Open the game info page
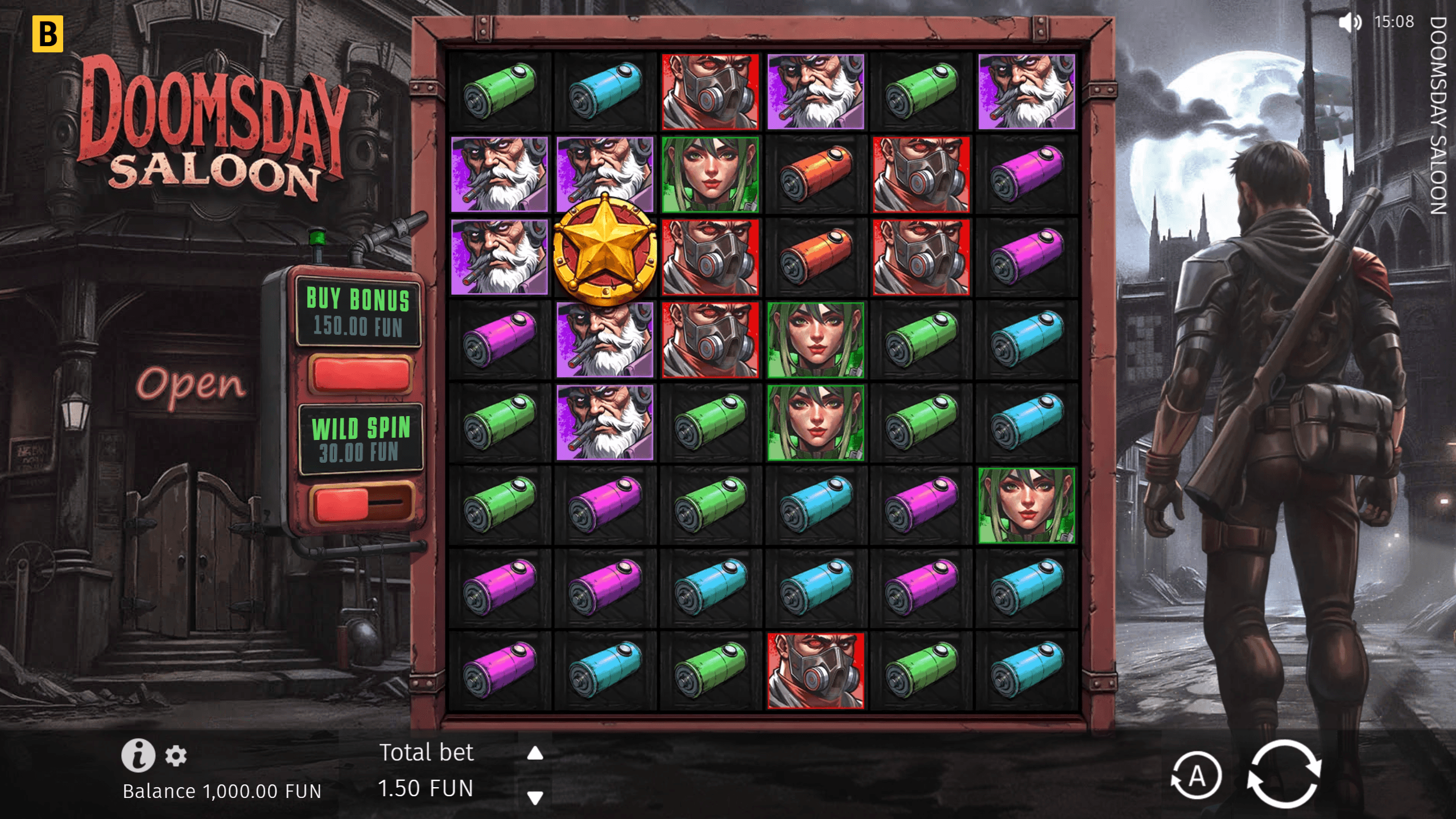This screenshot has width=1456, height=819. point(138,755)
